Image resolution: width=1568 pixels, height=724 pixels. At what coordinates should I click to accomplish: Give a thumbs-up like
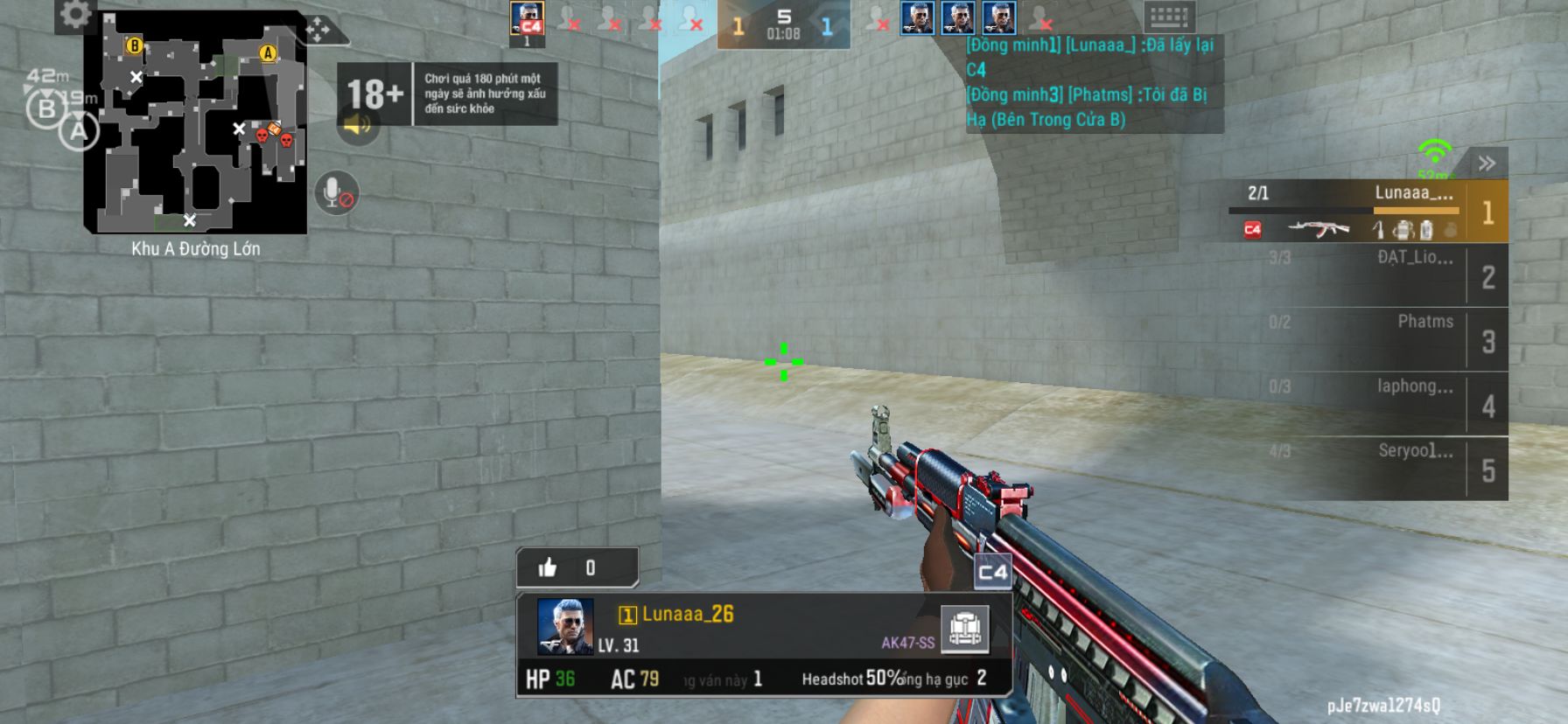click(549, 568)
